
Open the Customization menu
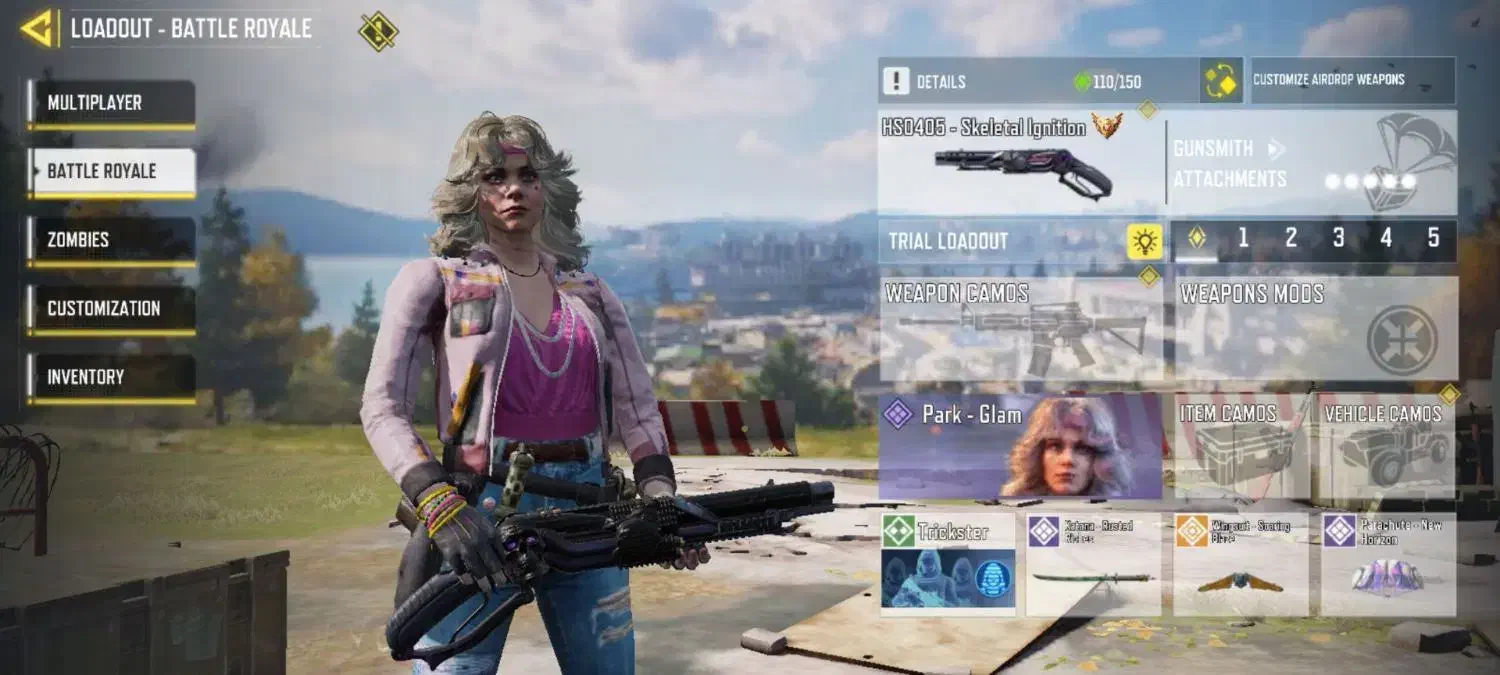pos(111,309)
